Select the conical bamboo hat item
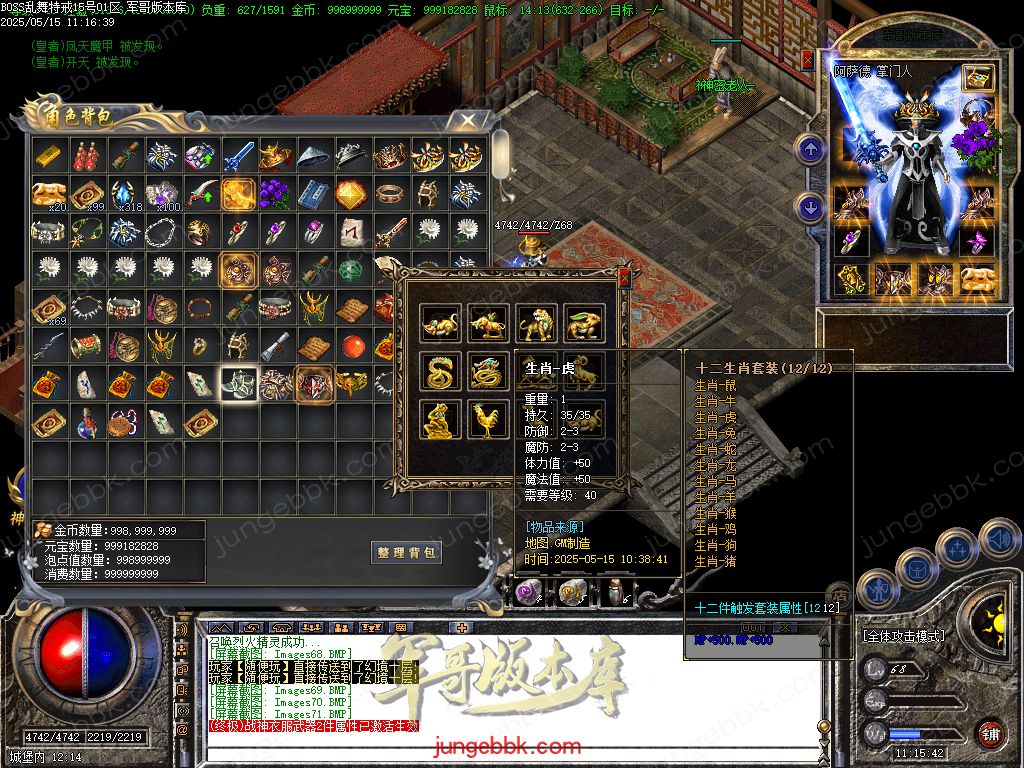The width and height of the screenshot is (1024, 768). pyautogui.click(x=314, y=156)
